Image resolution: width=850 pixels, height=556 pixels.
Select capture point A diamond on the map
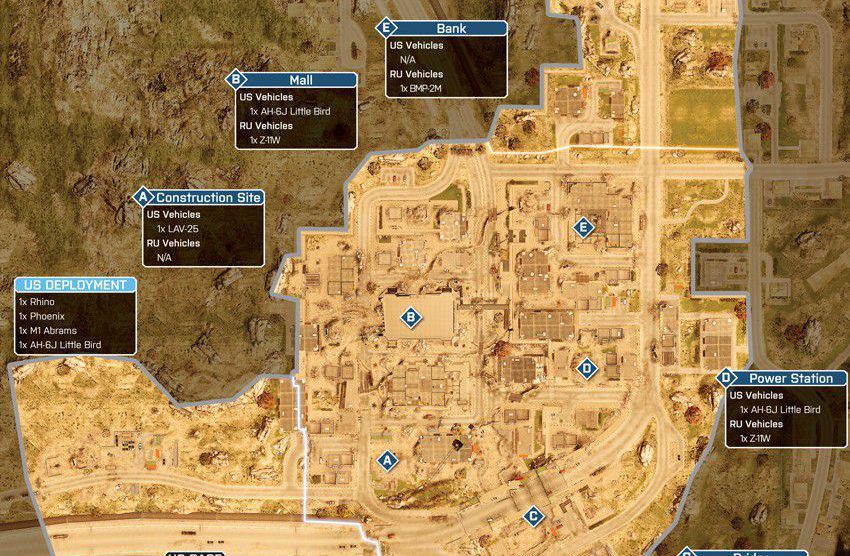(386, 461)
